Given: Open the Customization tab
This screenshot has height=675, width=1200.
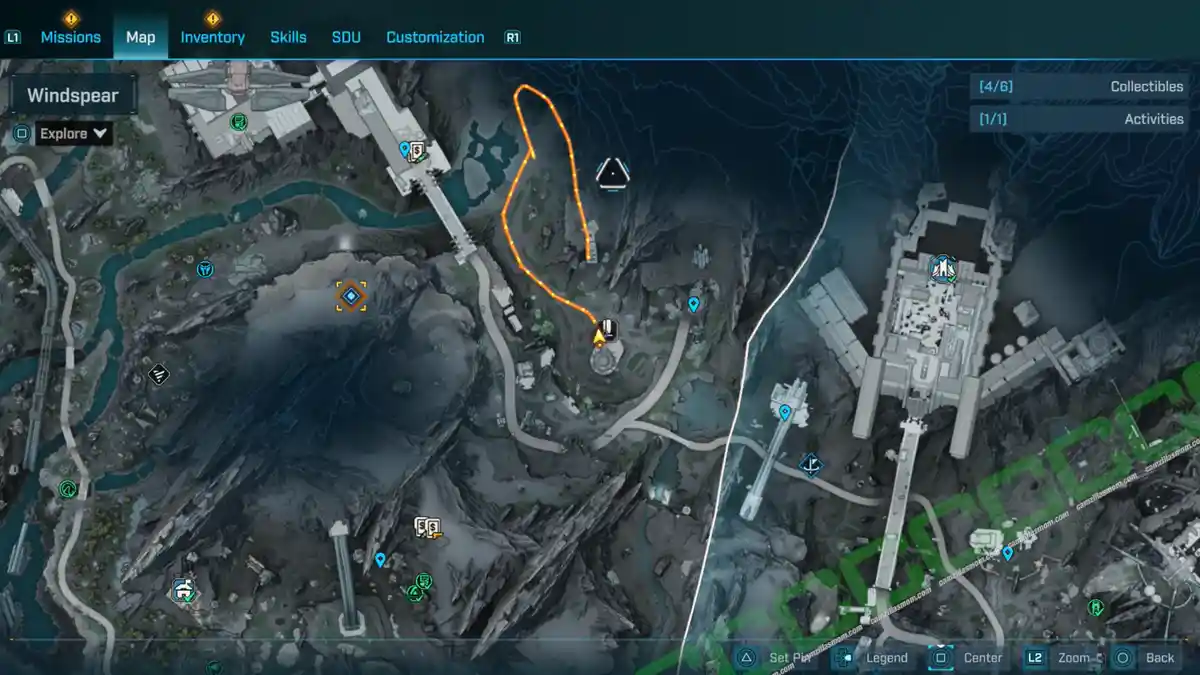Looking at the screenshot, I should point(435,37).
